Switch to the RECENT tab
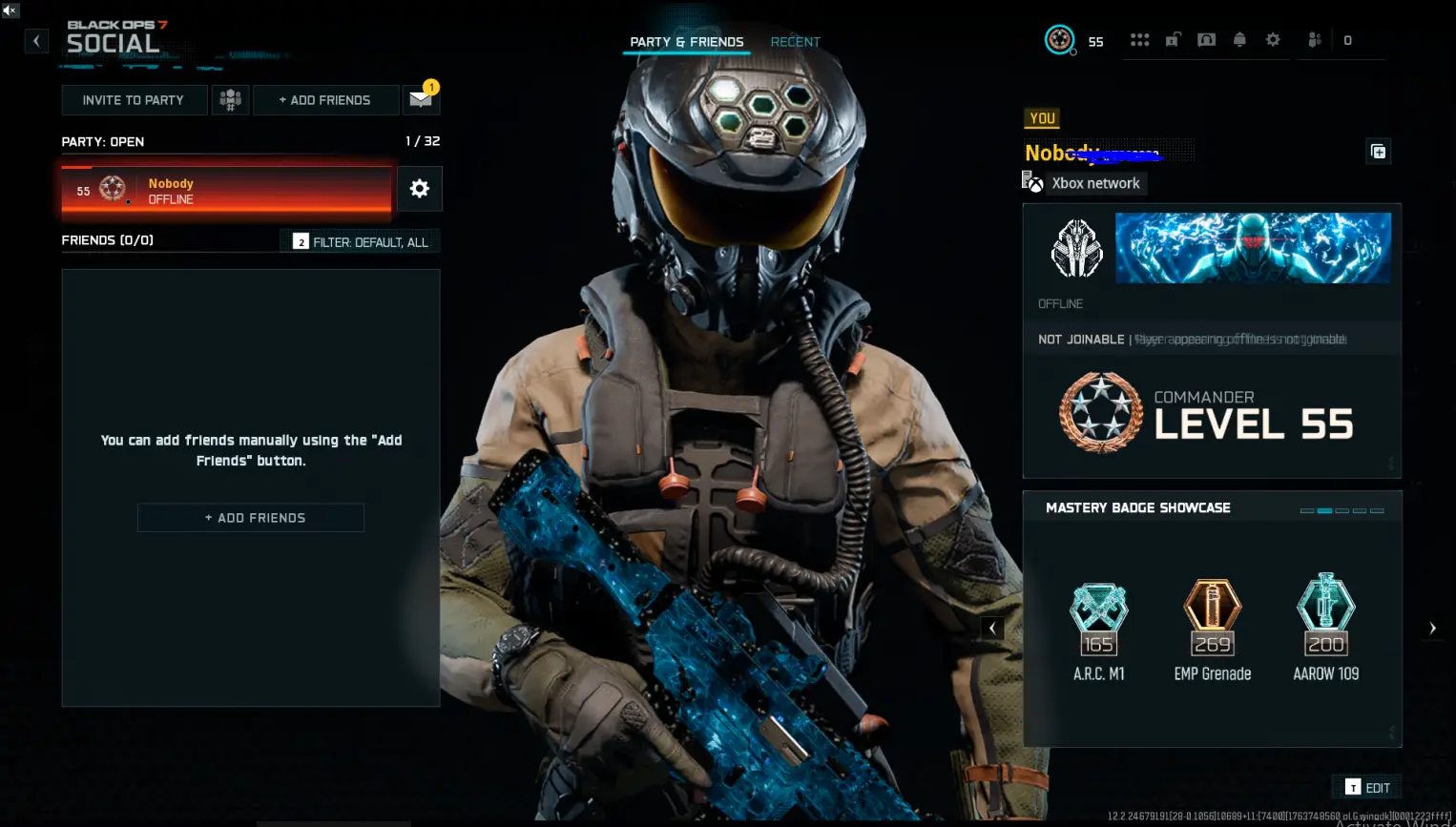Screen dimensions: 1456x827 coord(795,42)
